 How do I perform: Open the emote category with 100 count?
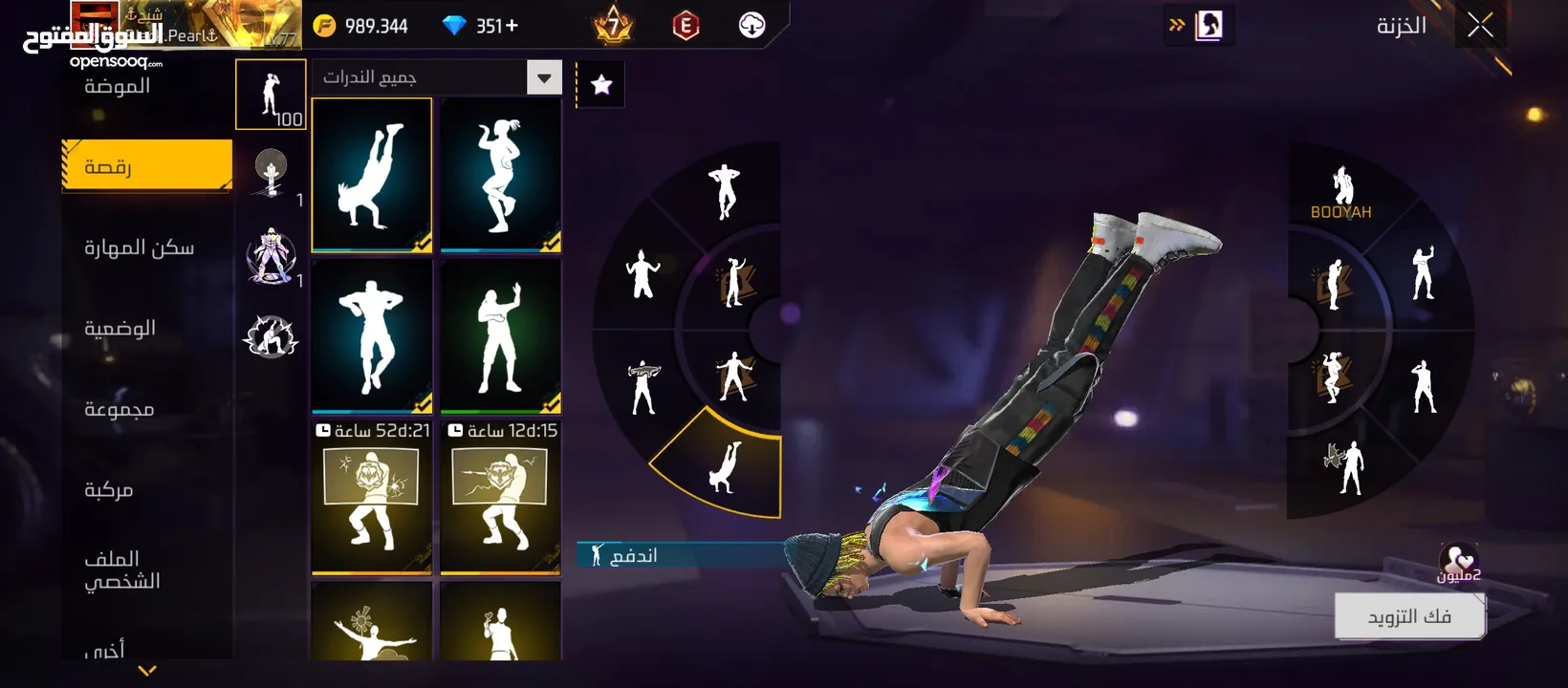click(x=271, y=95)
